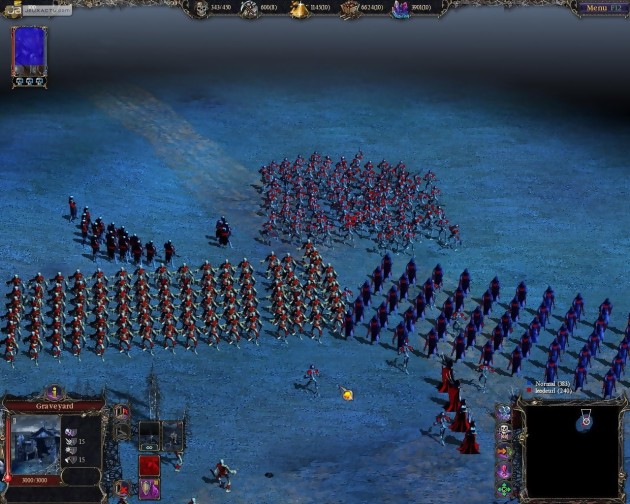Image resolution: width=630 pixels, height=504 pixels.
Task: Set the rally point flag
Action: (x=122, y=411)
